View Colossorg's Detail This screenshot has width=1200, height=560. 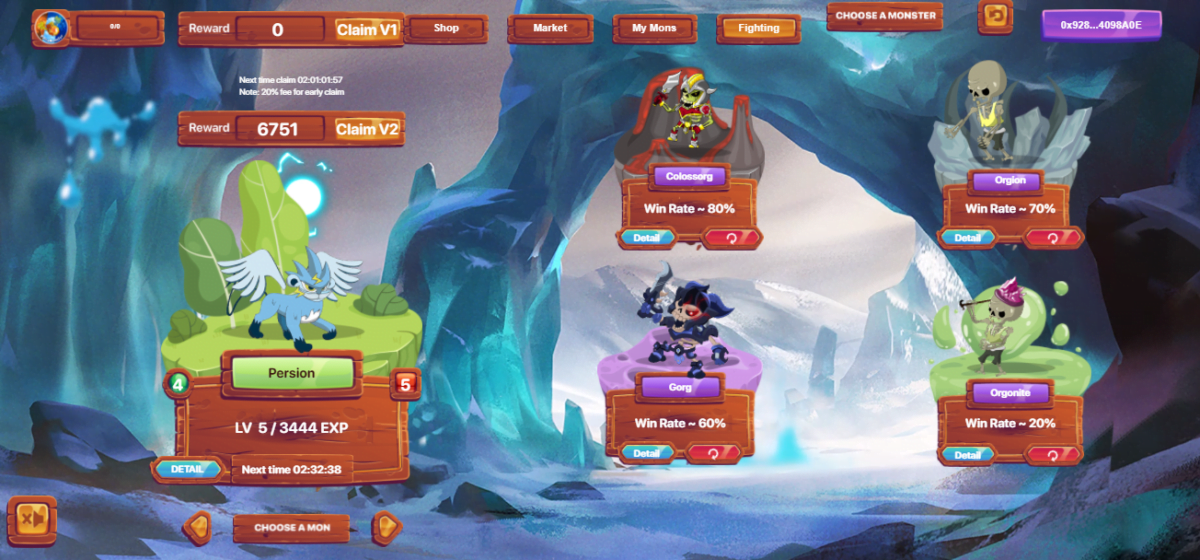[646, 238]
